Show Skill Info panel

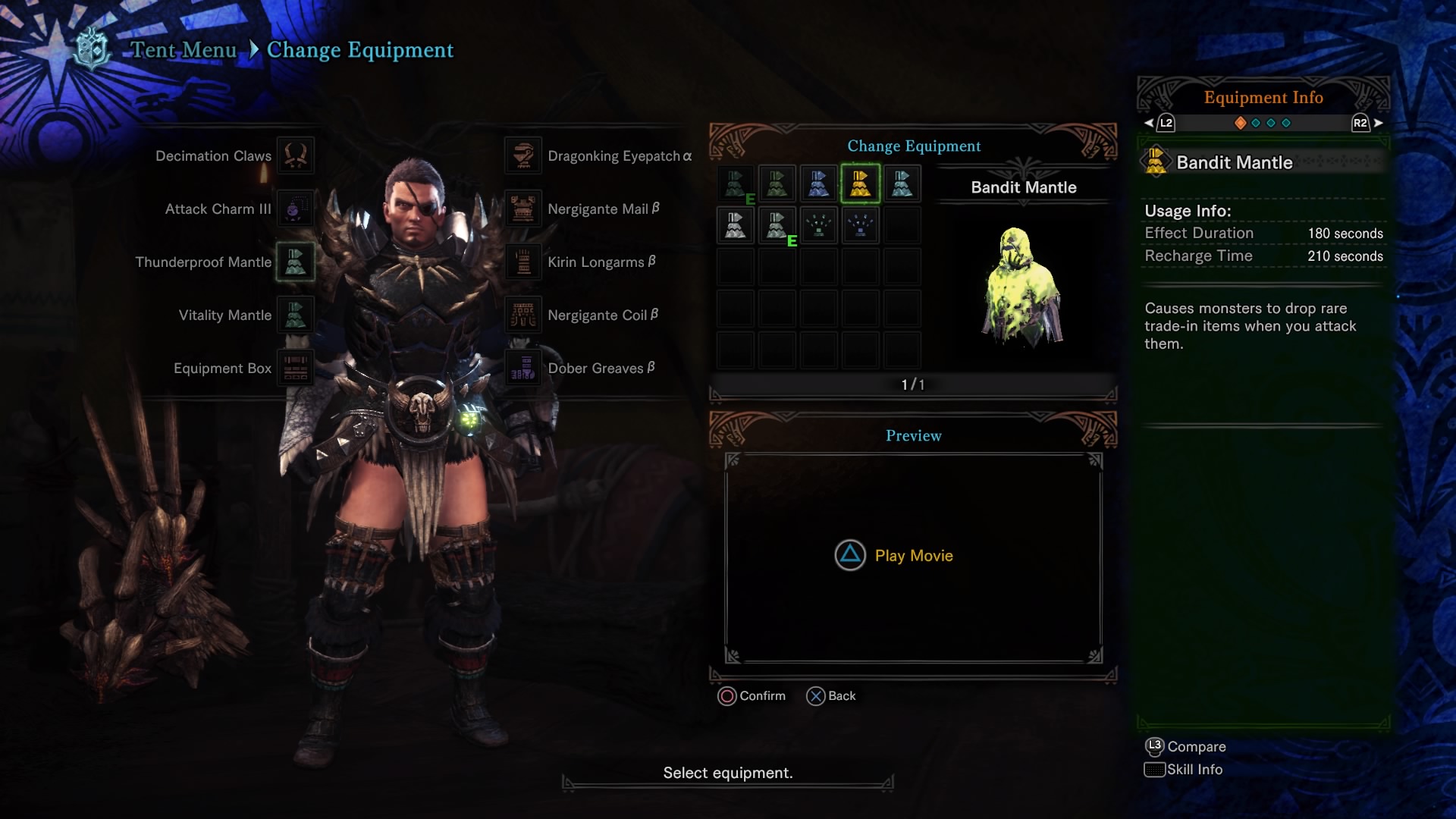point(1184,770)
